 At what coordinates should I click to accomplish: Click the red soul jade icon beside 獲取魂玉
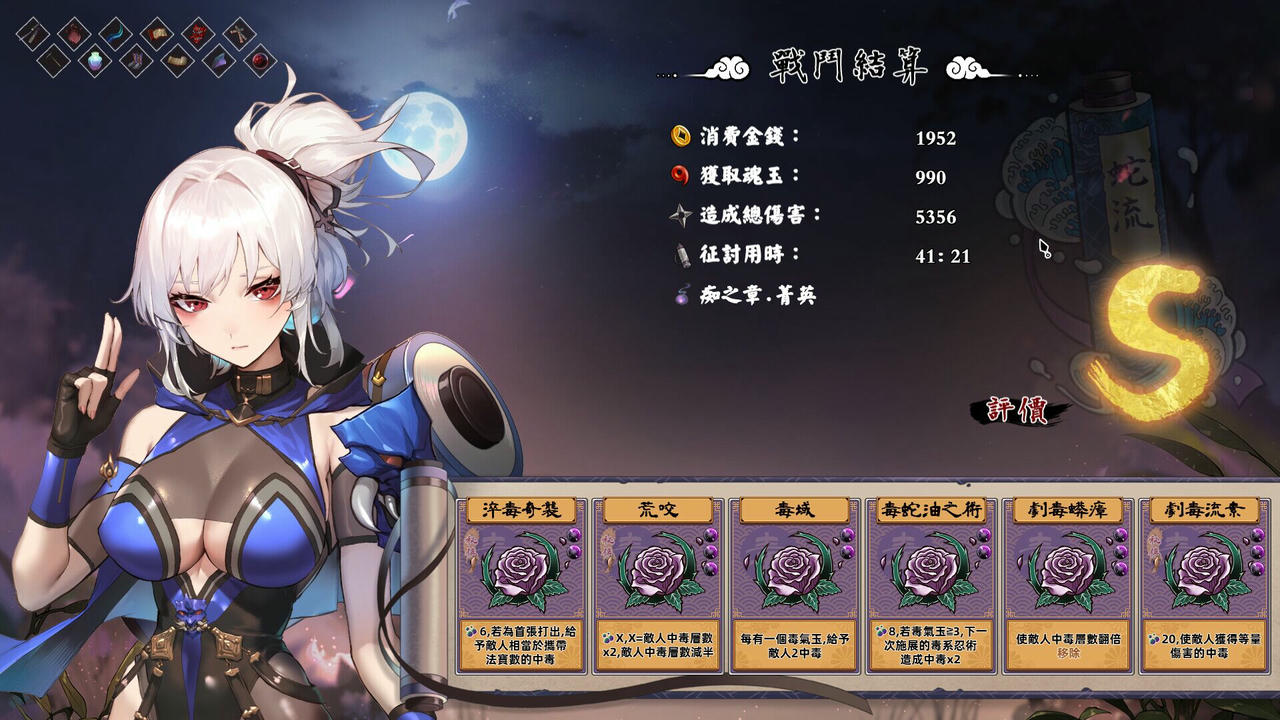[x=680, y=176]
